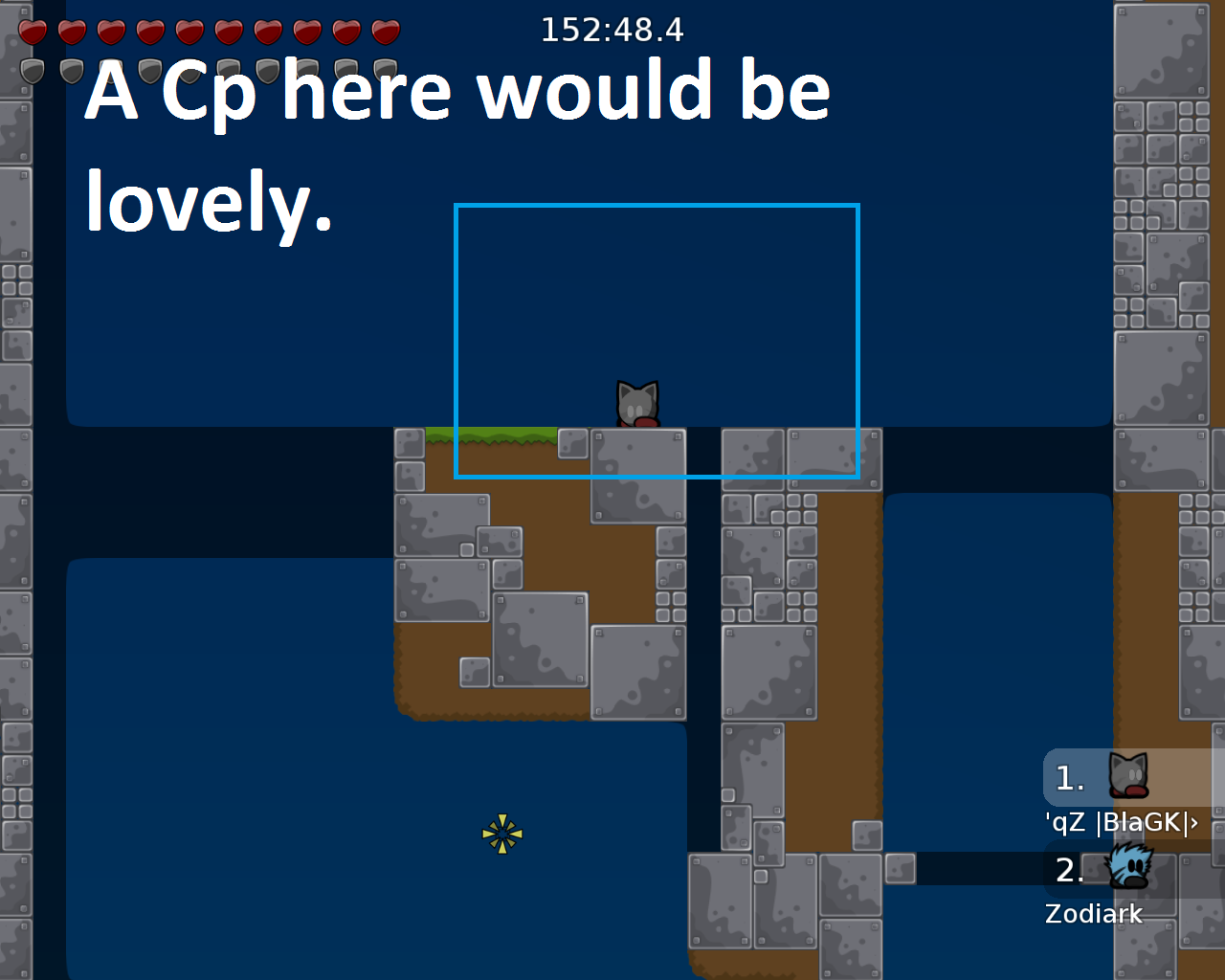Click the rank 1 label in the leaderboard
Screen dimensions: 1225x980
pyautogui.click(x=1069, y=779)
